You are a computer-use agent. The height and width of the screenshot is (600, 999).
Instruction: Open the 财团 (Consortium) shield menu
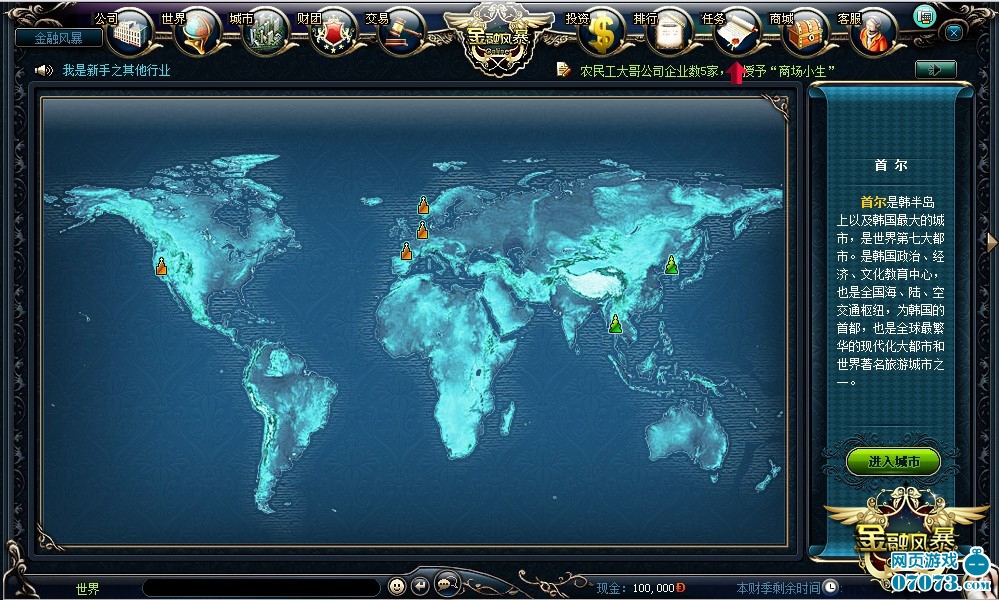coord(333,32)
